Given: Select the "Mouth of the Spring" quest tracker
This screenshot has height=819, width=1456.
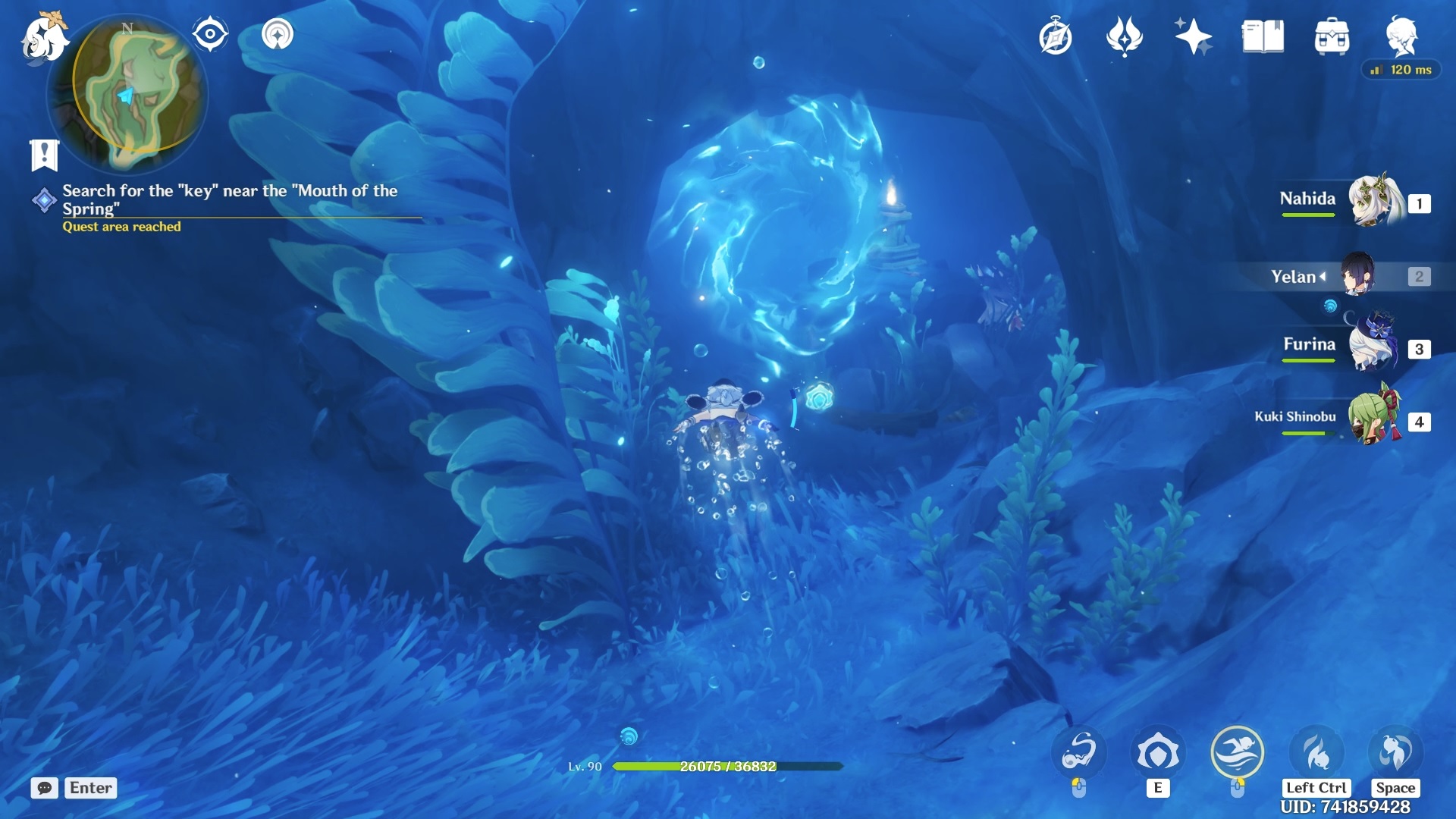Looking at the screenshot, I should pyautogui.click(x=227, y=200).
